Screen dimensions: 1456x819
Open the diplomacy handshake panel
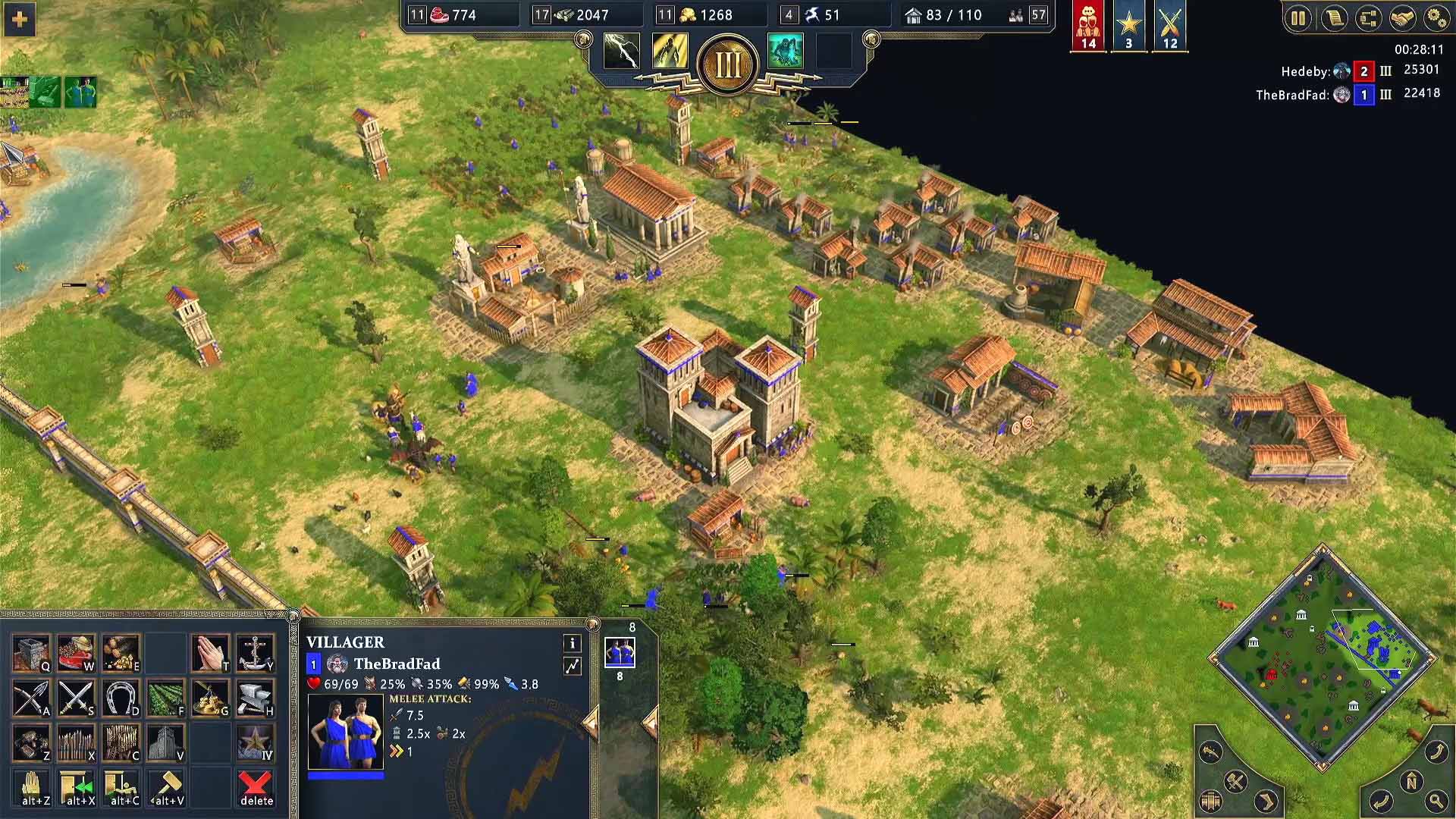1402,18
